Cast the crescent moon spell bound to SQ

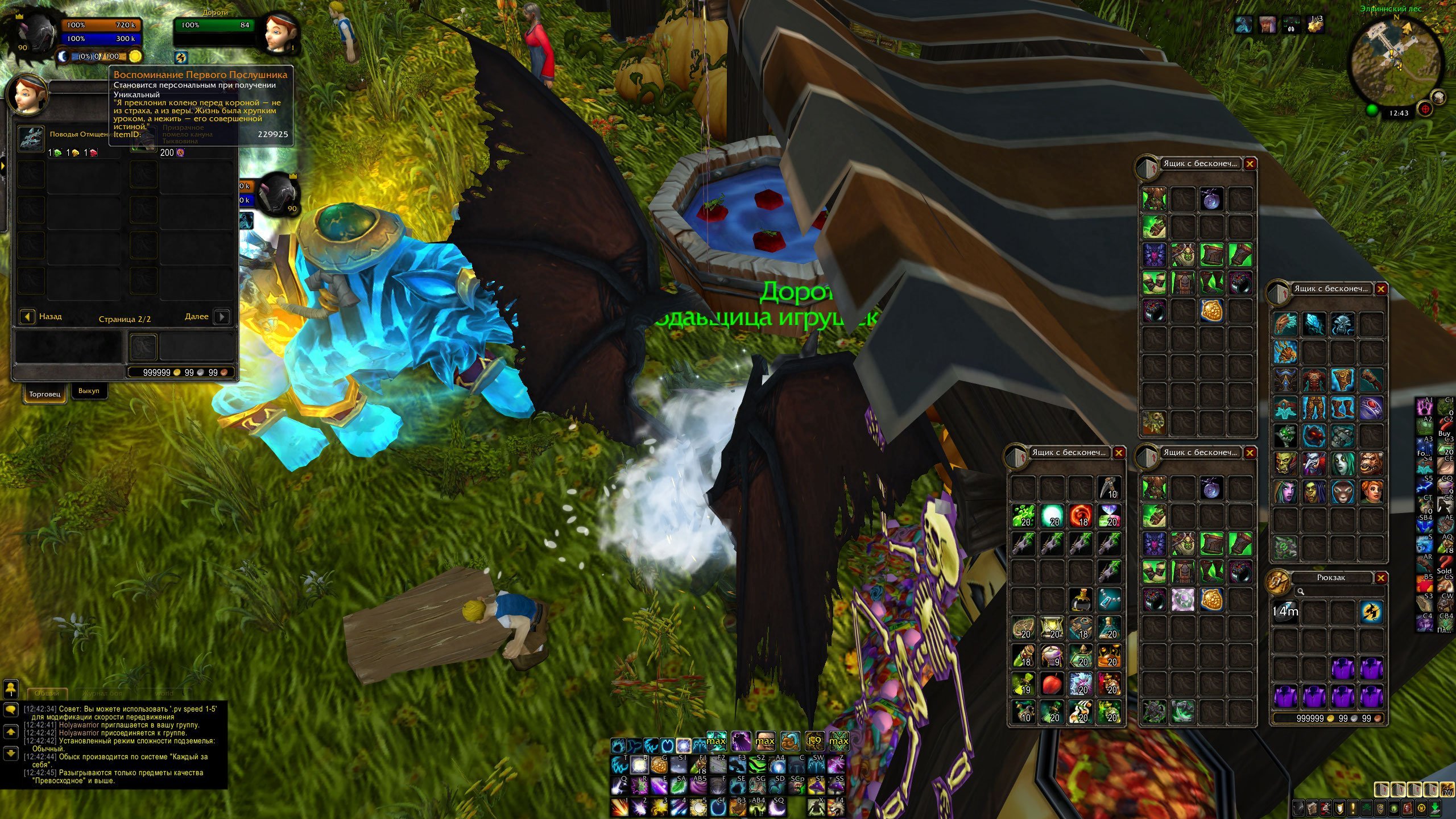point(777,808)
